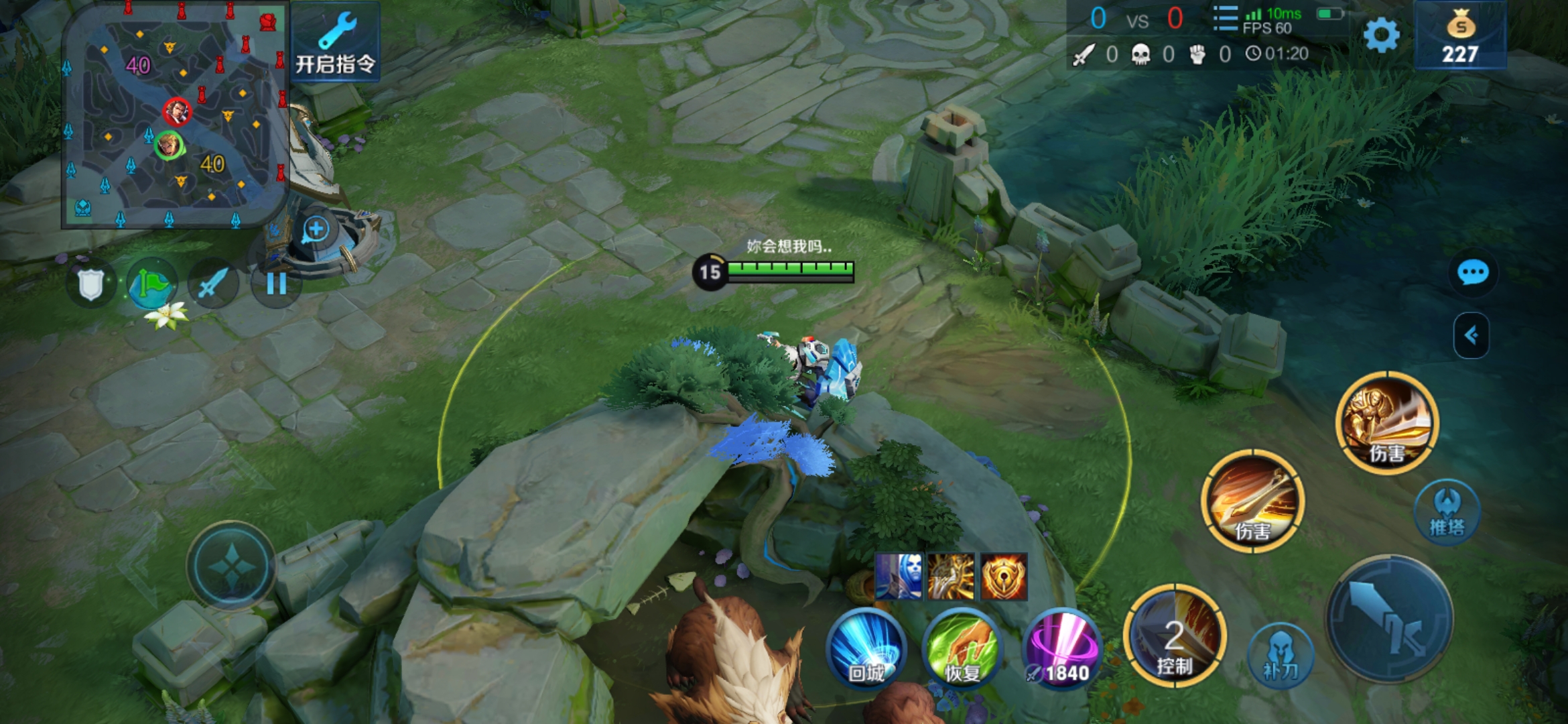Use the flaming sword 伤害 skill
The height and width of the screenshot is (724, 1568).
tap(1252, 501)
